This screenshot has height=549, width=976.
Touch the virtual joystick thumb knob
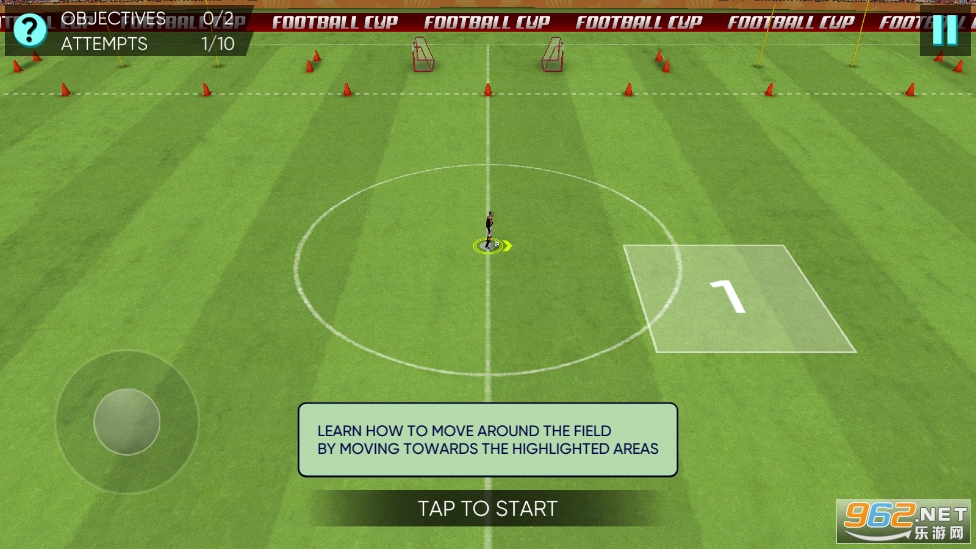pos(127,421)
